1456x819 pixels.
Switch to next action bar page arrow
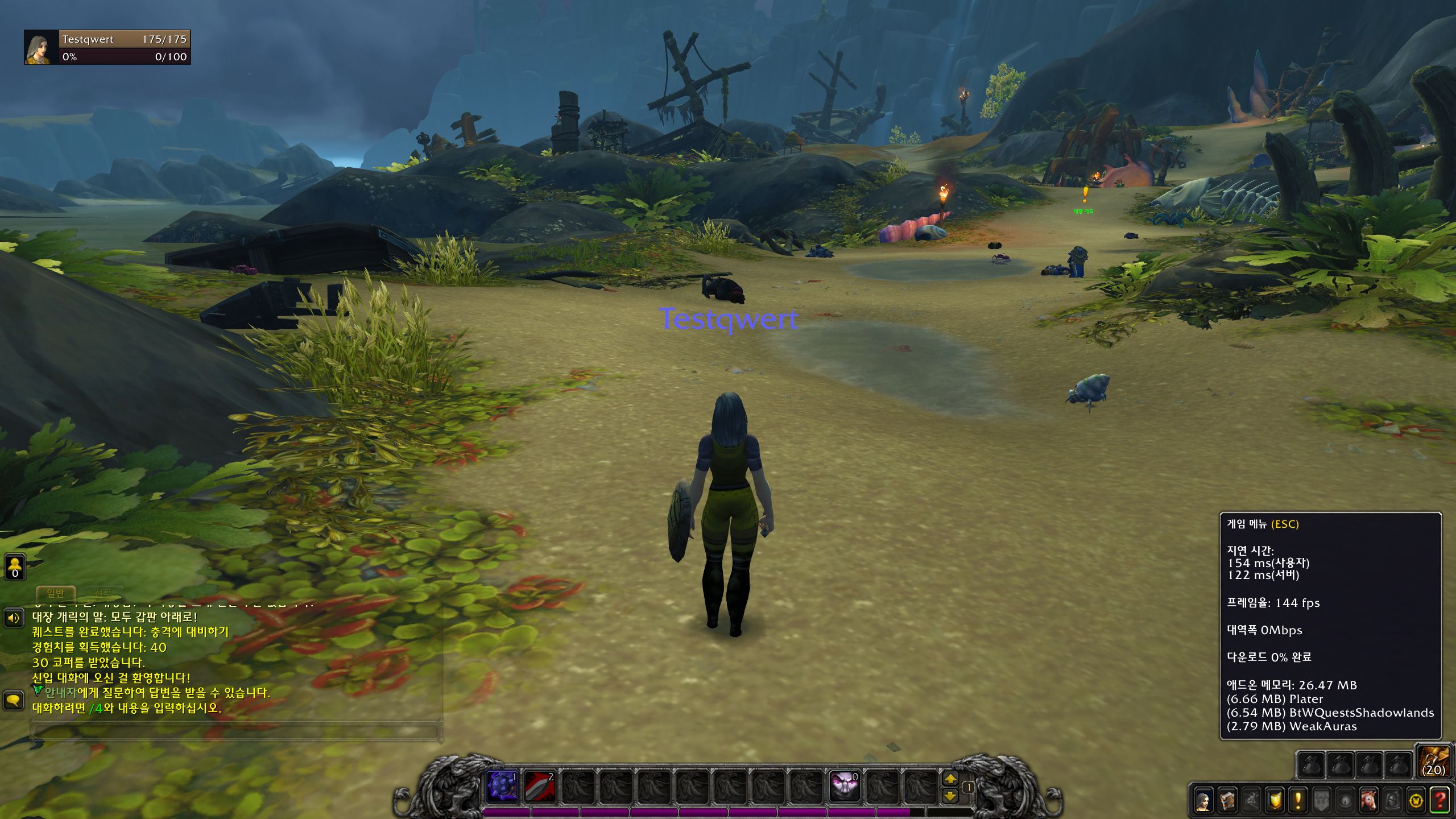click(950, 779)
